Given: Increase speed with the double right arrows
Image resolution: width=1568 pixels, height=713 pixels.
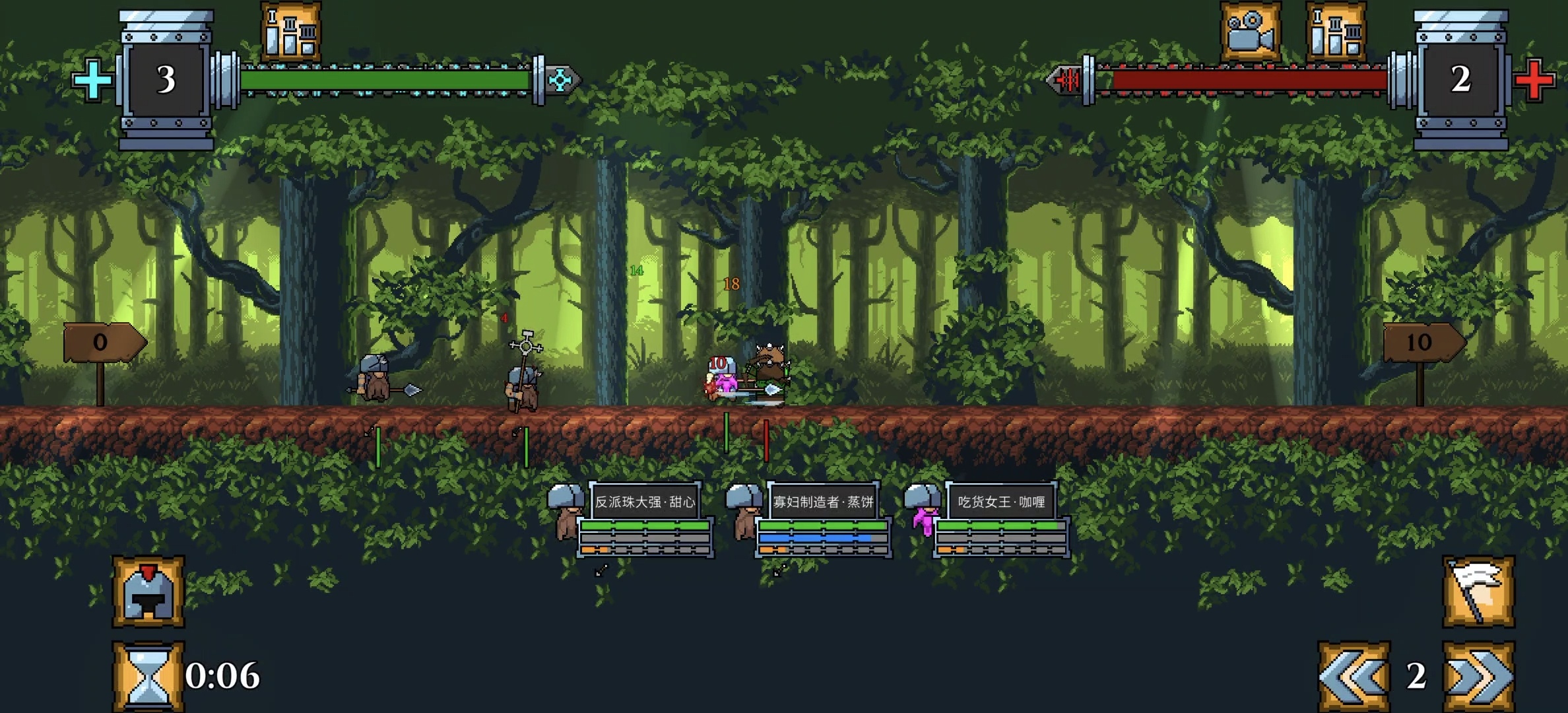Looking at the screenshot, I should click(x=1478, y=676).
